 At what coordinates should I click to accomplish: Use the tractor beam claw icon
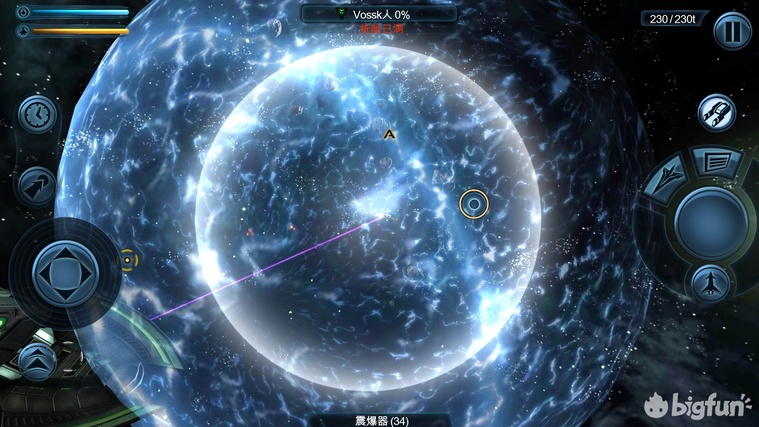(716, 112)
